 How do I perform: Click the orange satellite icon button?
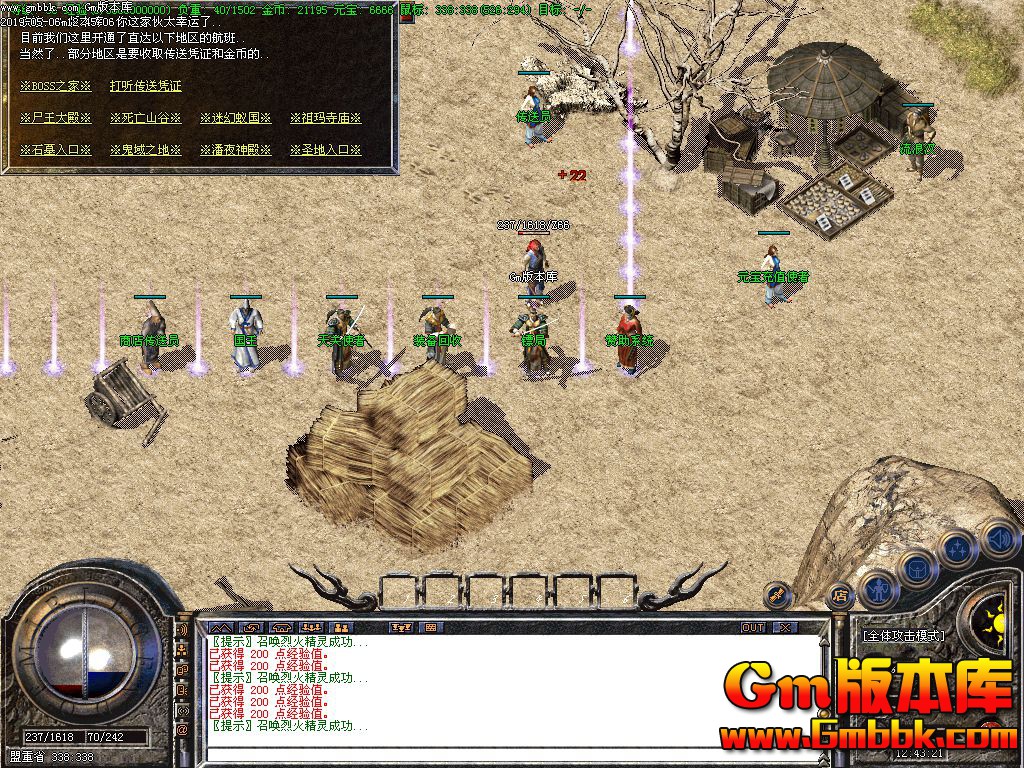pos(775,596)
